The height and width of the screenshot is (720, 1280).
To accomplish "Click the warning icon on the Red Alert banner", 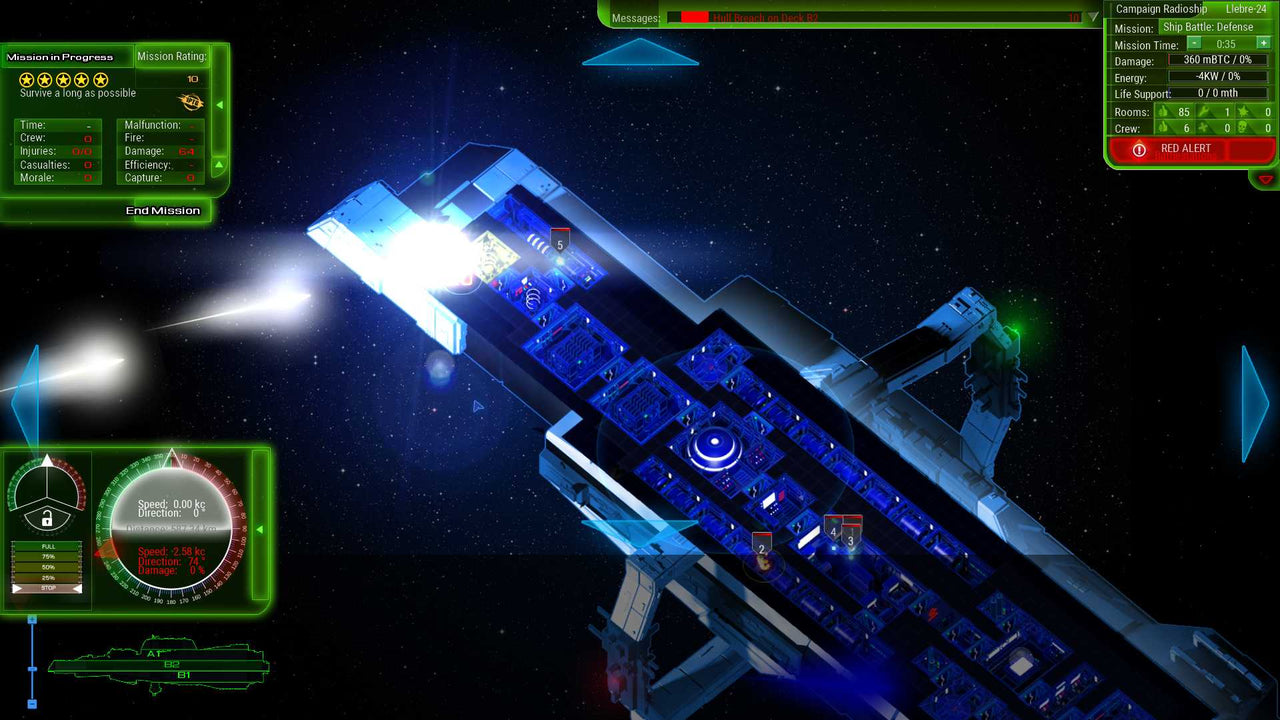I will (x=1140, y=149).
